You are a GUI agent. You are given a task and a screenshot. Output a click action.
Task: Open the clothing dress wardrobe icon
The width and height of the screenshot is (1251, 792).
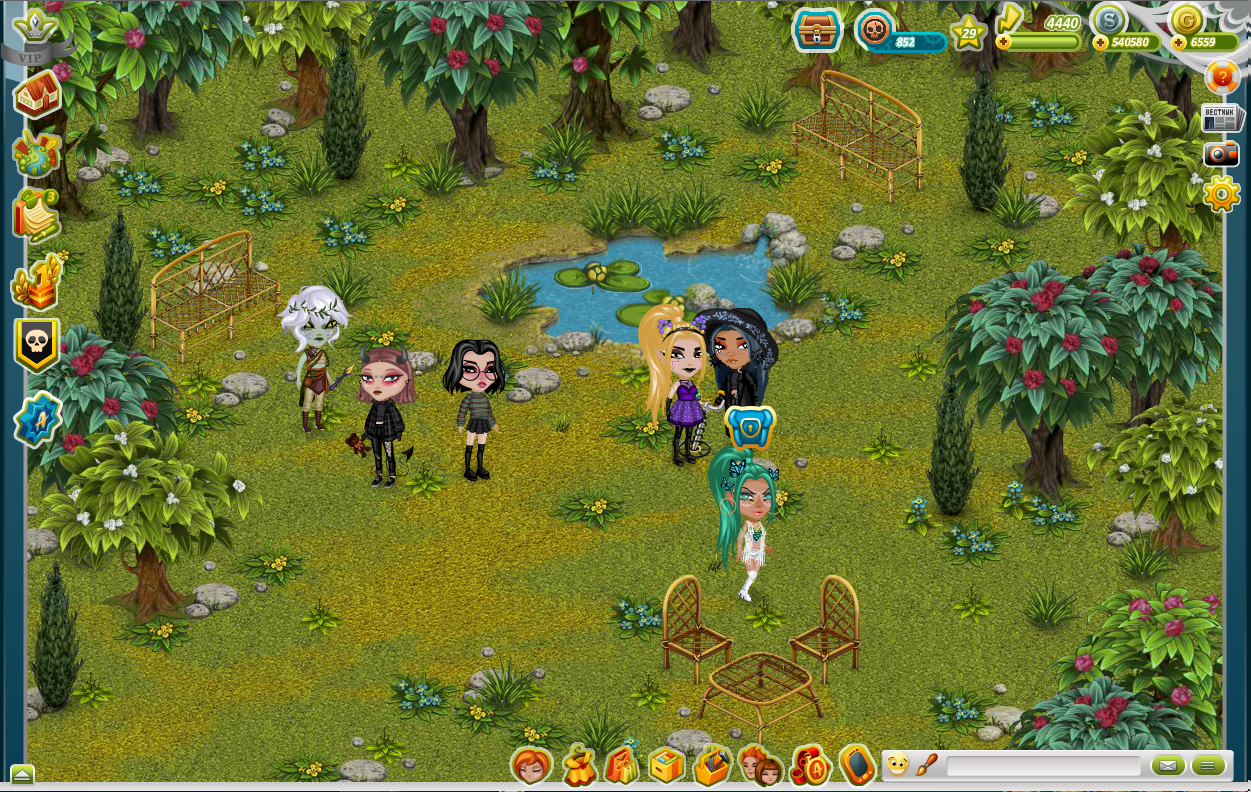coord(578,766)
